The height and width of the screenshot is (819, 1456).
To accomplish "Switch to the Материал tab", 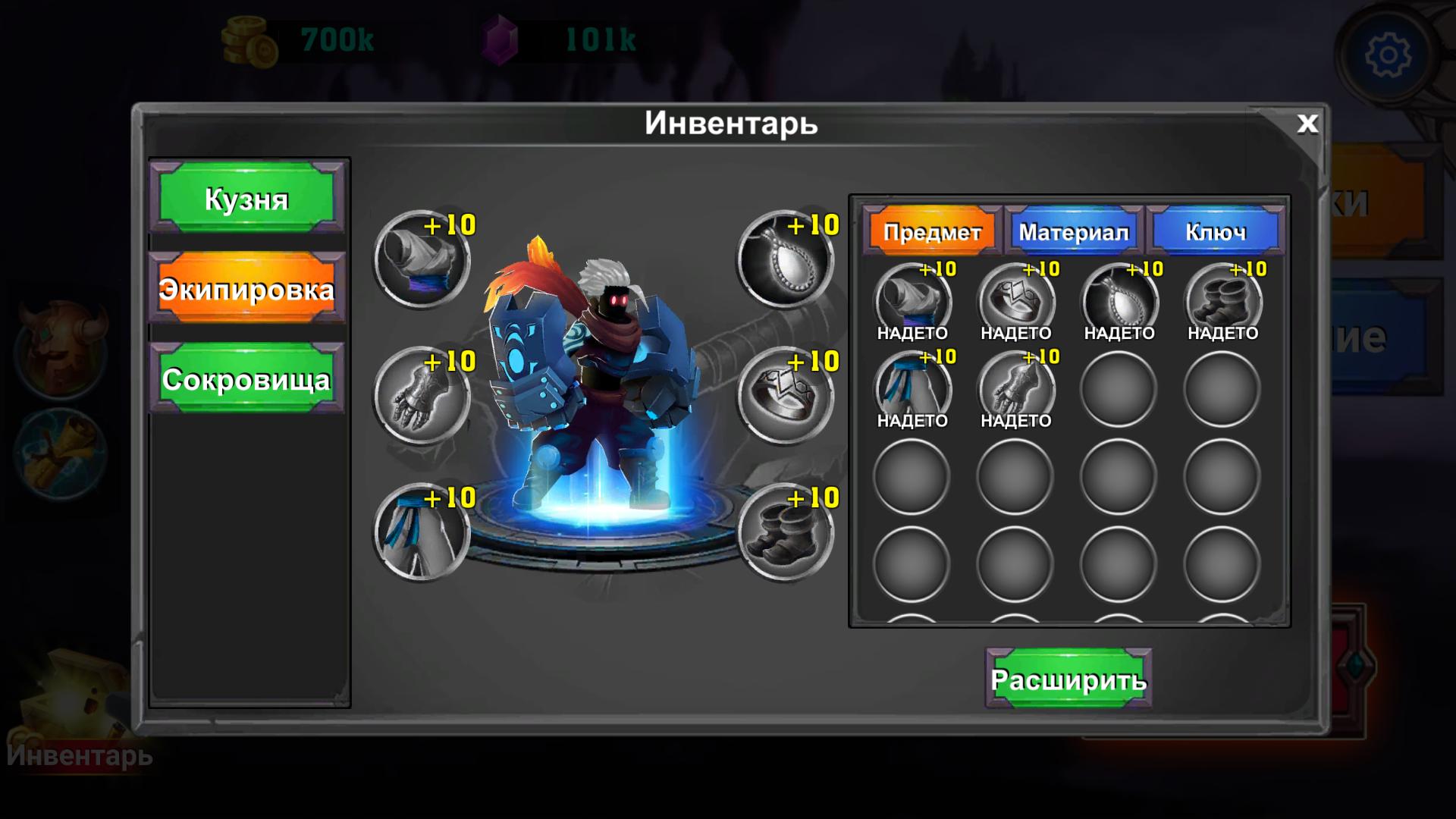I will coord(1073,231).
